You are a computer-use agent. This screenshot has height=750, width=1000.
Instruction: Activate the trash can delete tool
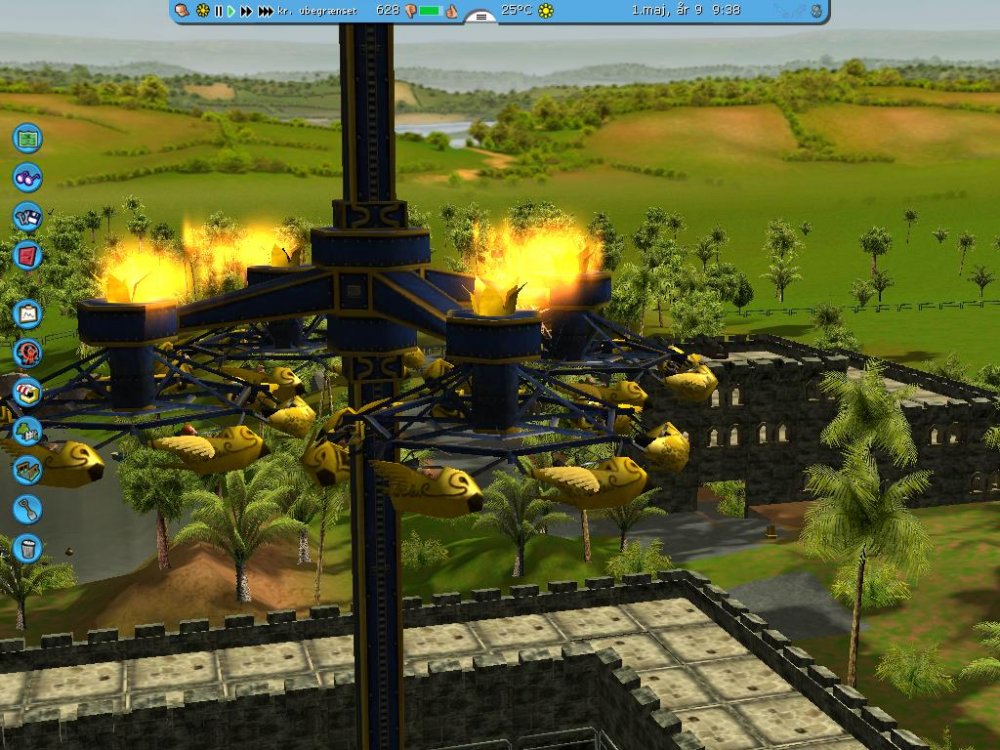click(27, 548)
